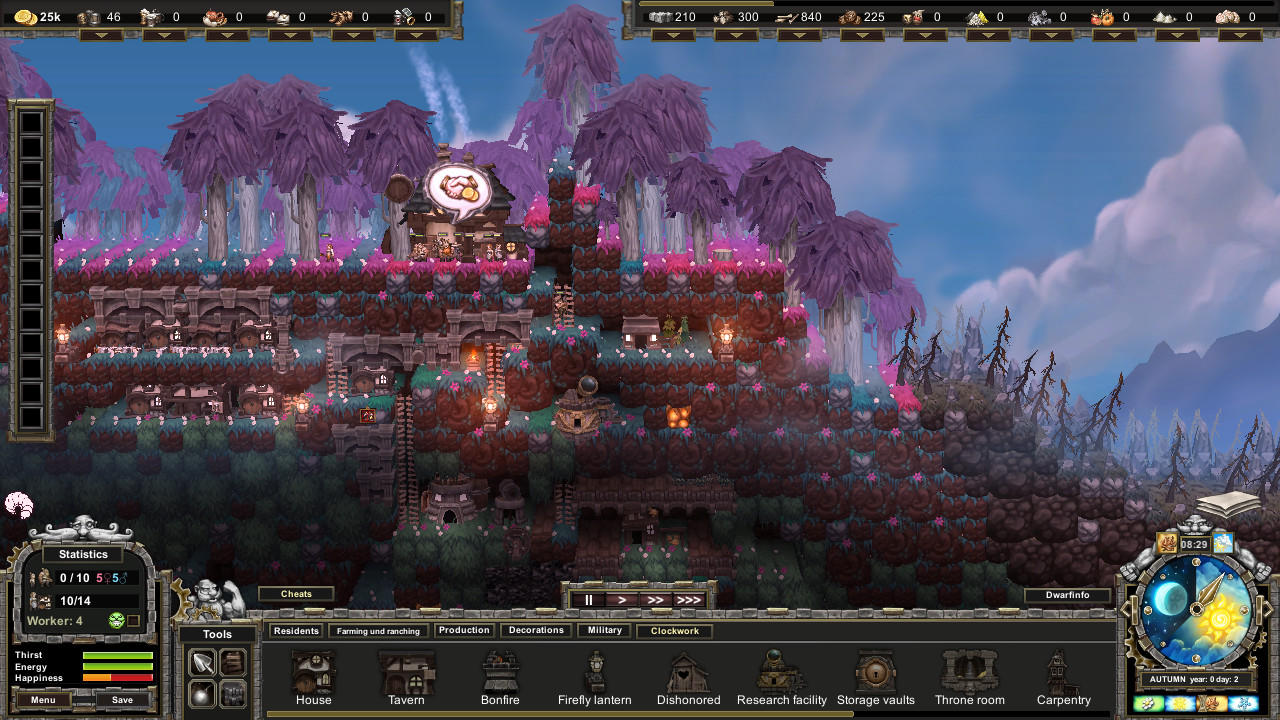Image resolution: width=1280 pixels, height=720 pixels.
Task: Pause the game speed
Action: [589, 600]
